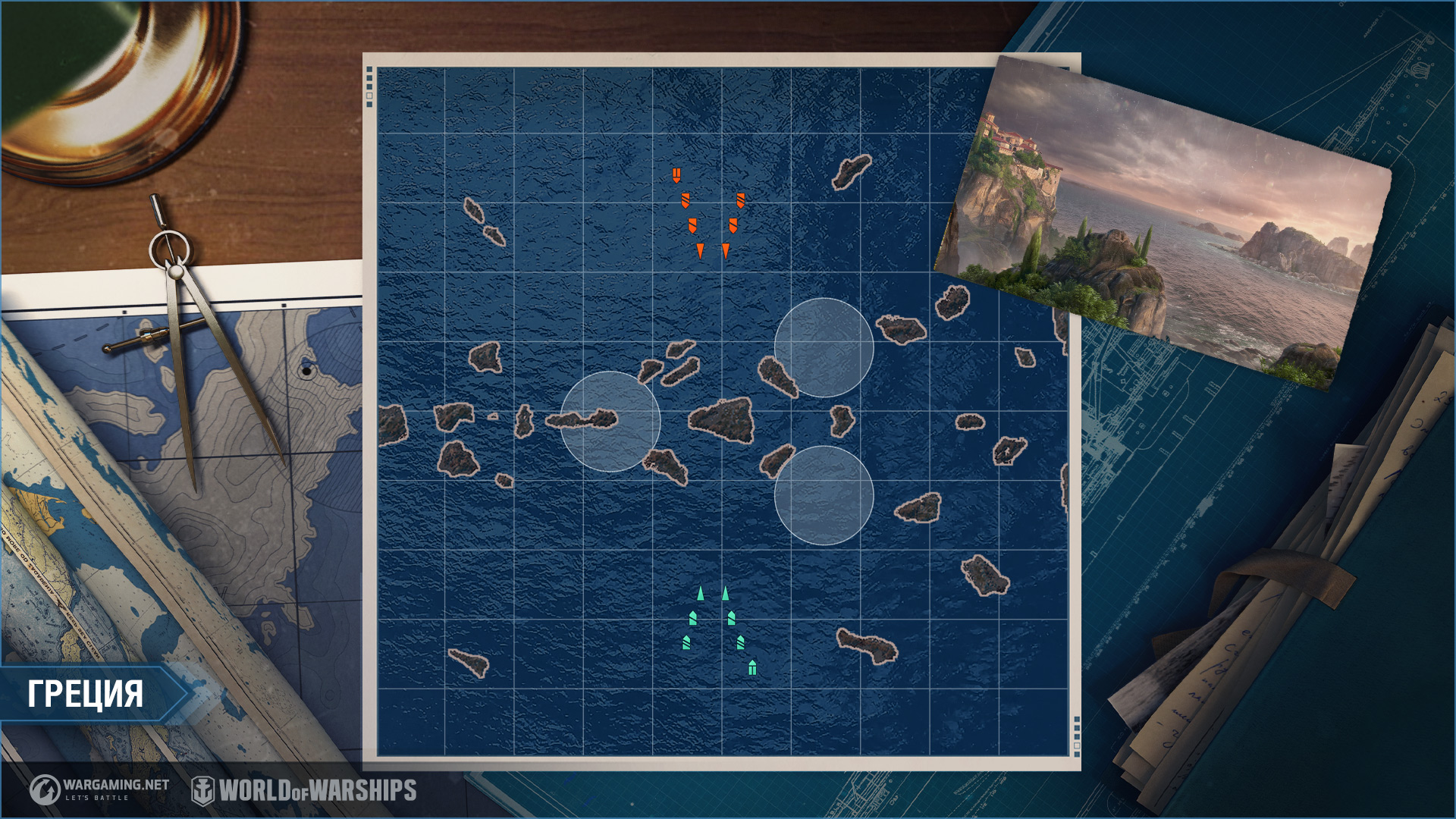Click the Wargaming.net logo

(99, 789)
